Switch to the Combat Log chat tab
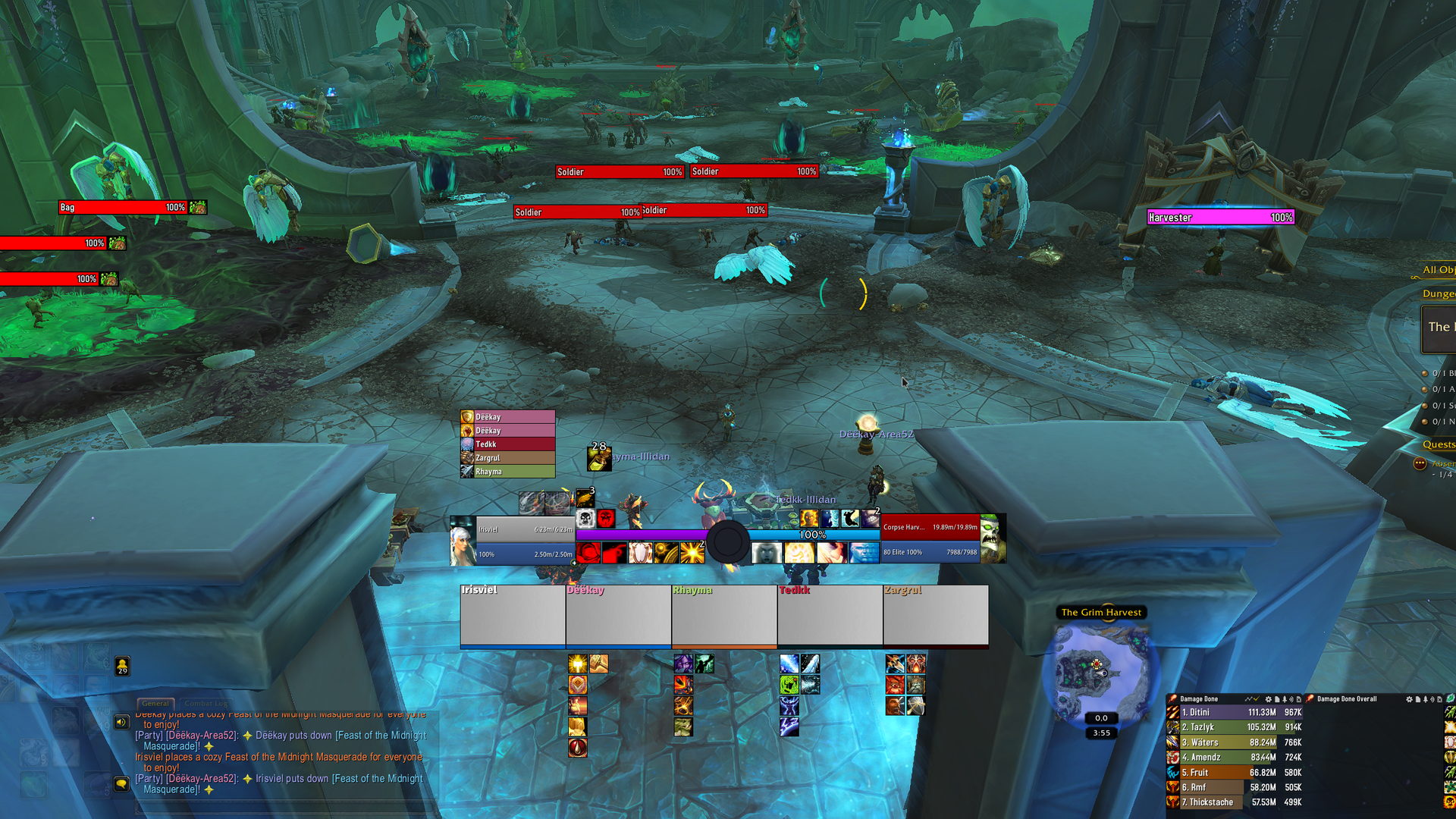The height and width of the screenshot is (819, 1456). pyautogui.click(x=206, y=703)
